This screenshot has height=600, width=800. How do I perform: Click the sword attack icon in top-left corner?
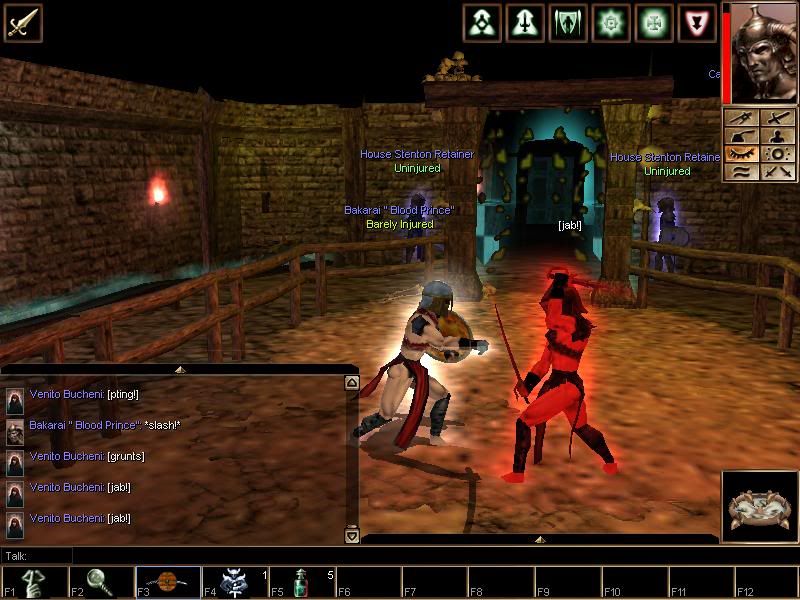click(21, 22)
